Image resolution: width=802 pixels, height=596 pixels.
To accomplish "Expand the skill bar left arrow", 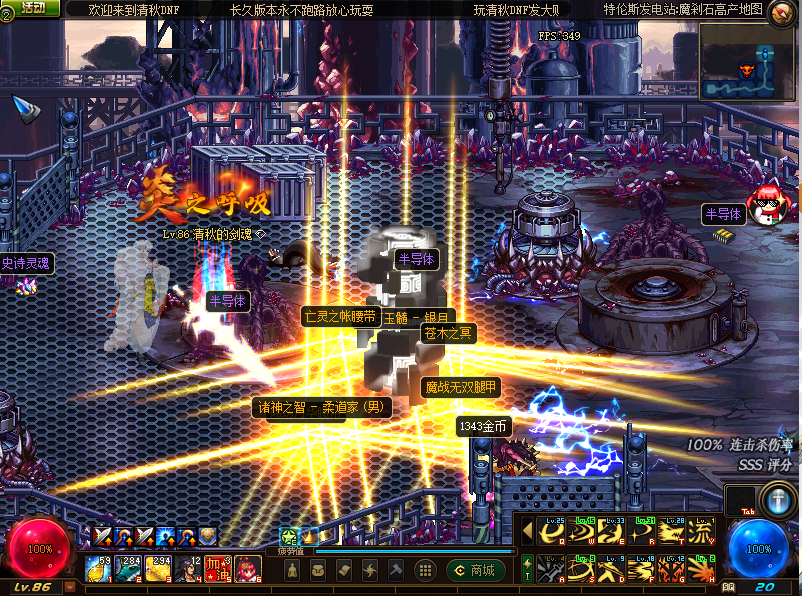I will tap(527, 531).
